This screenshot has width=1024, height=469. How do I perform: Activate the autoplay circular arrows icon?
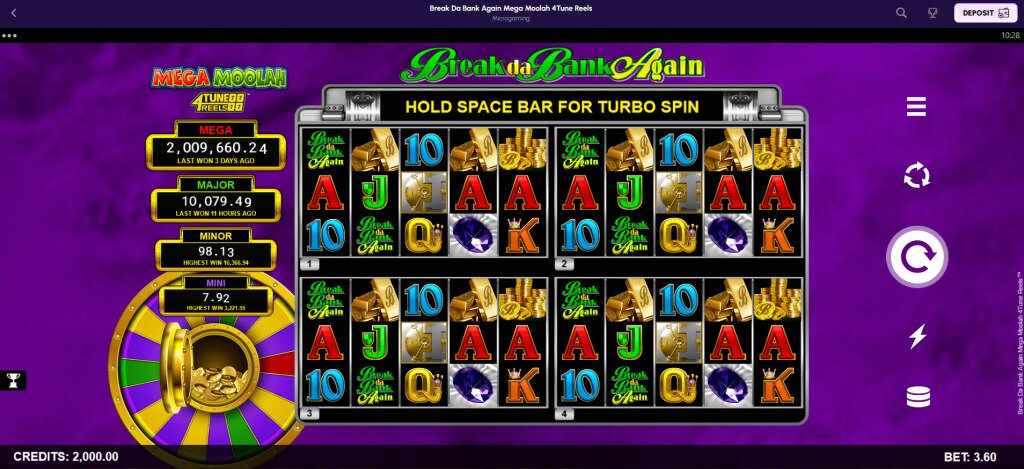[x=917, y=177]
